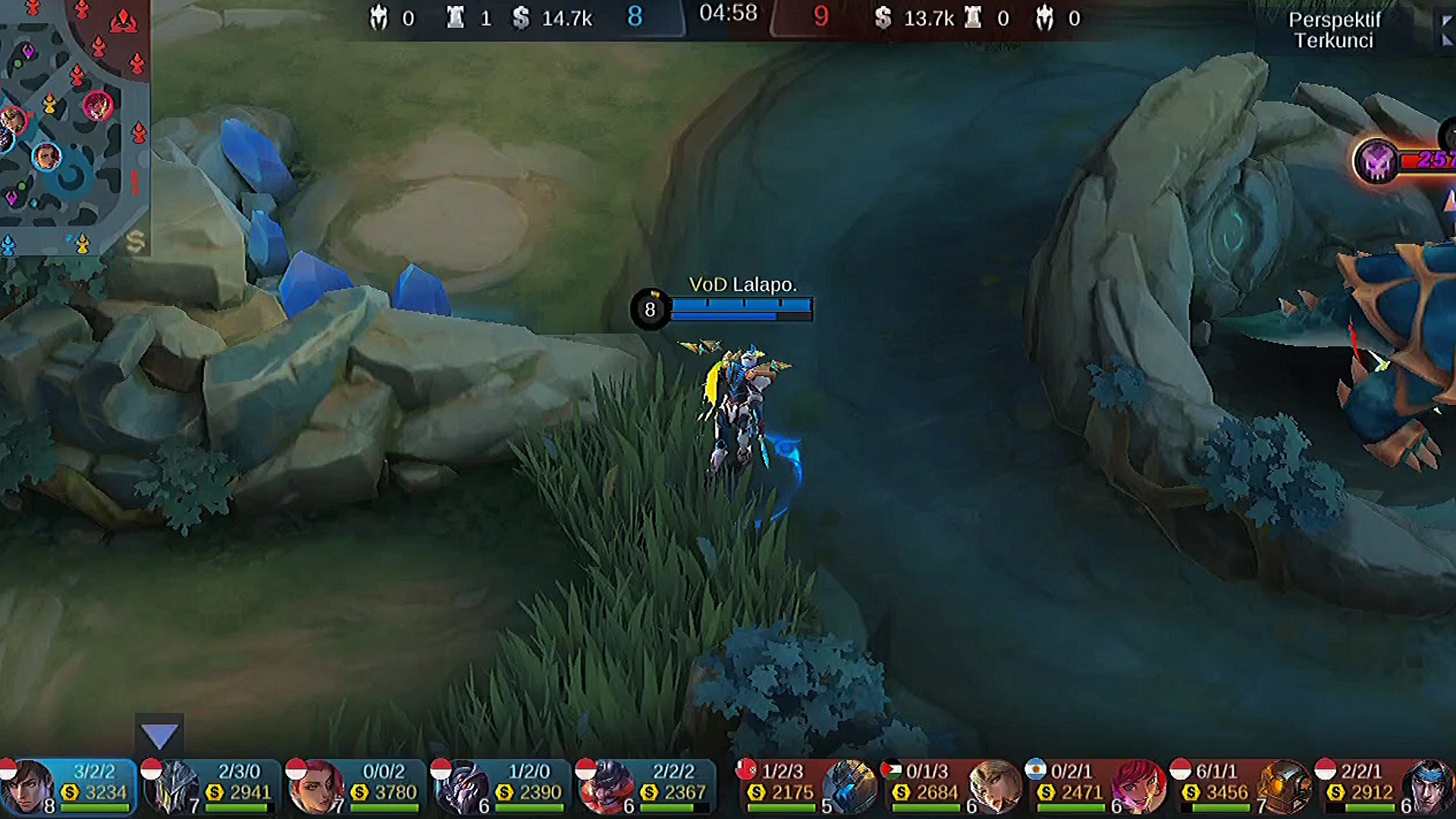The width and height of the screenshot is (1456, 819).
Task: Open the gold panel beside the minimap
Action: point(136,241)
